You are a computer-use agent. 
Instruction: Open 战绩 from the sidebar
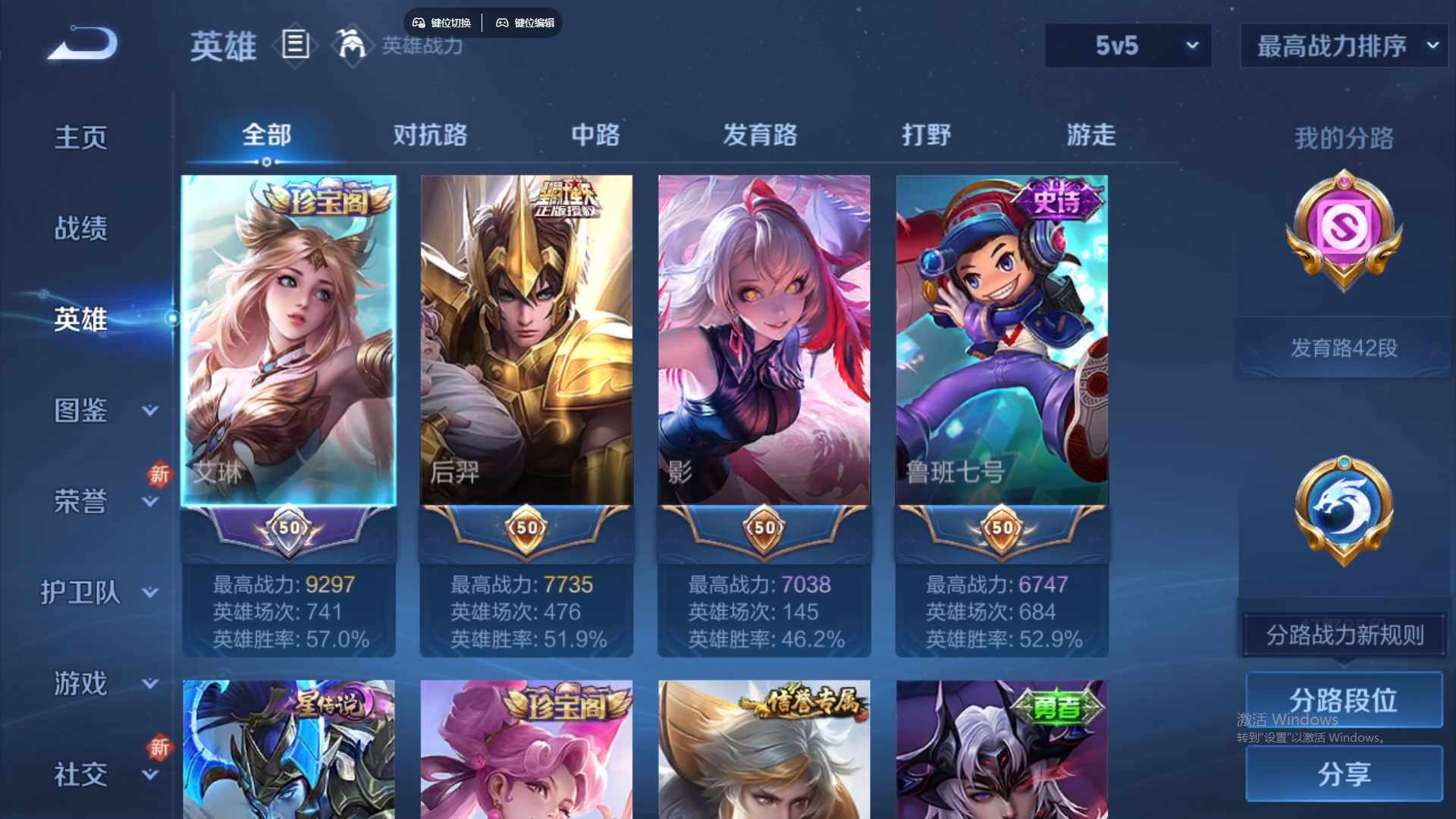81,227
